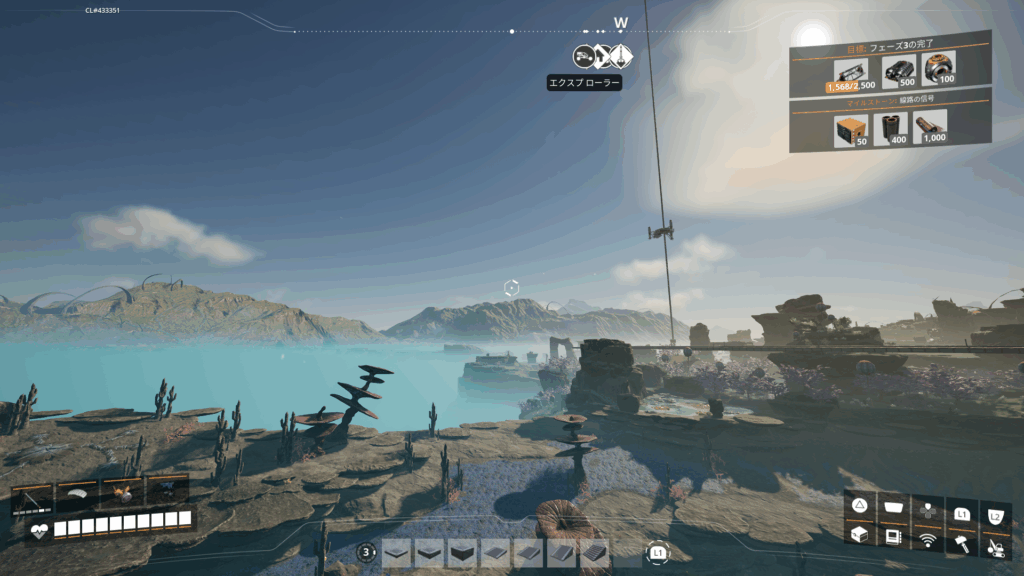Activate dismantle mode excavator icon
Viewport: 1024px width, 576px height.
[995, 545]
